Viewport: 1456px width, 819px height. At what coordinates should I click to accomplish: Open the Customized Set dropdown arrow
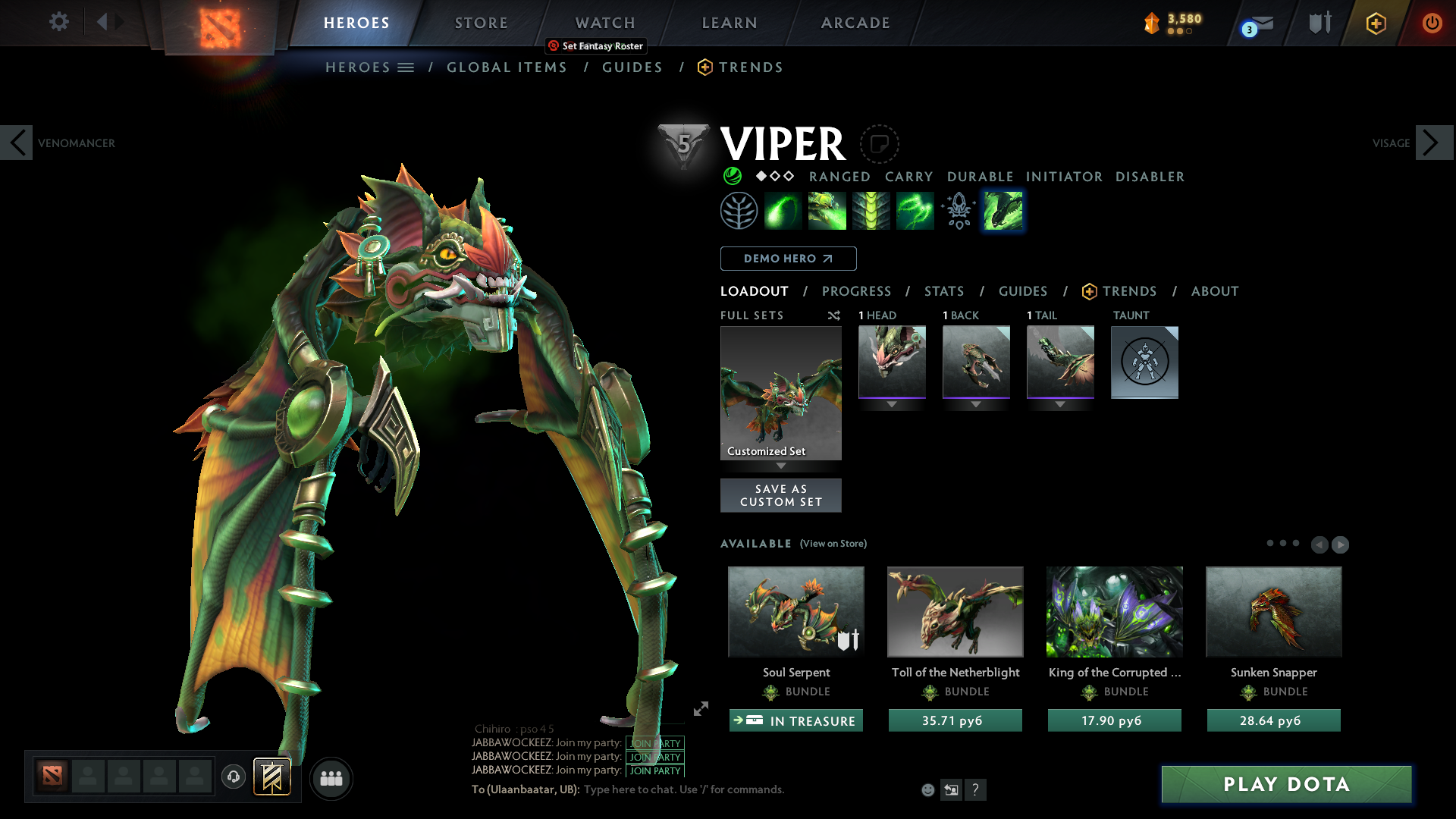point(781,466)
